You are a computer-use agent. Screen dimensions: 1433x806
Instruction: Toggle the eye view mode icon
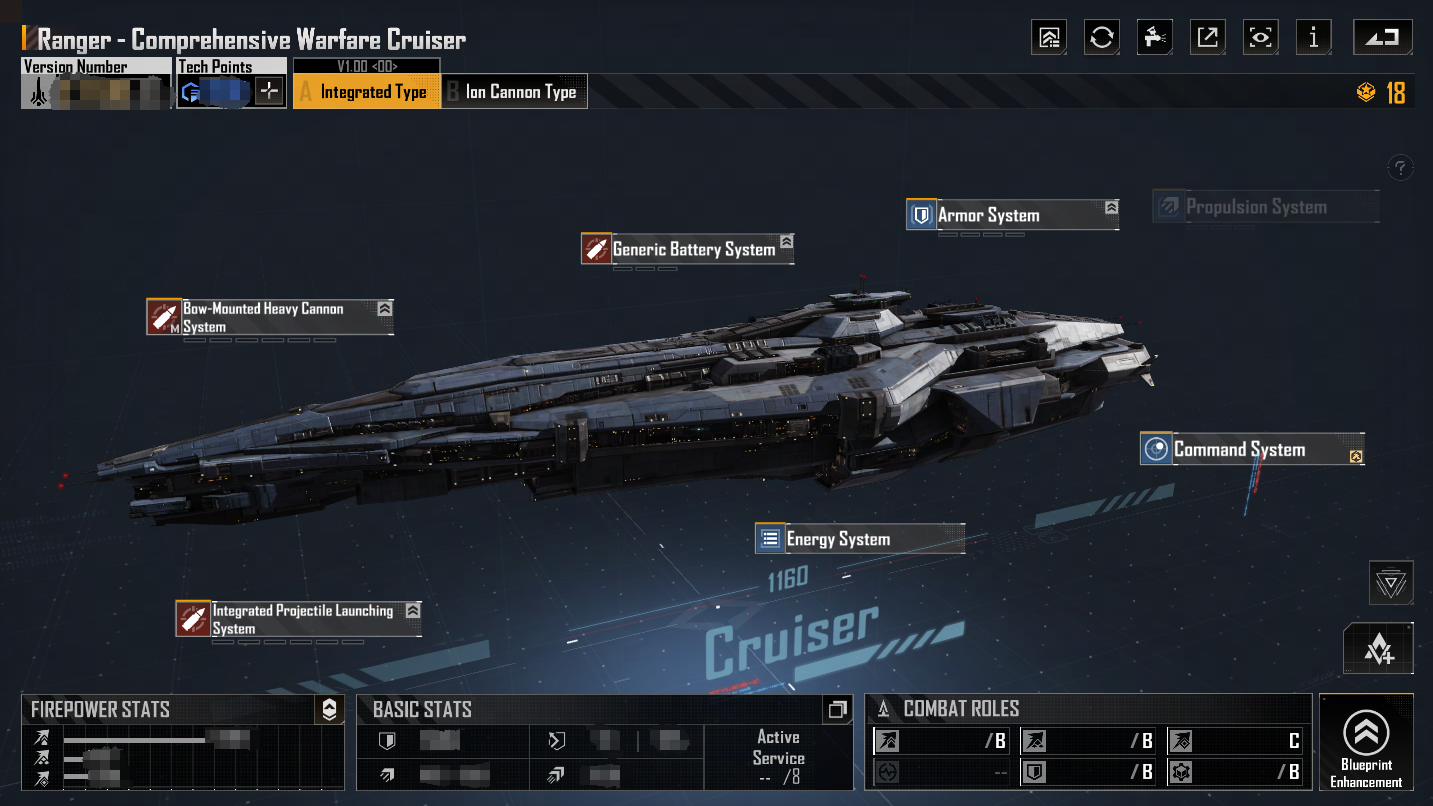1261,38
